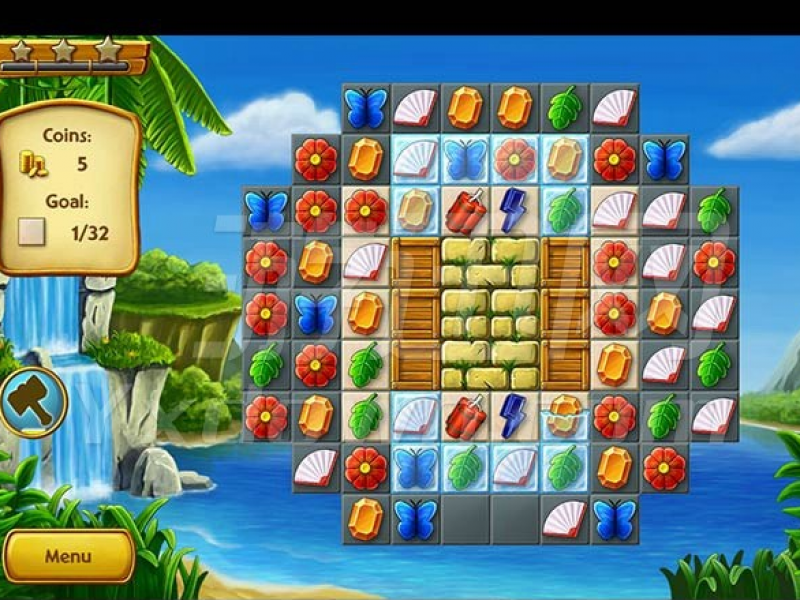Screen dimensions: 800x600
Task: Select the frozen red flower tile
Action: coord(515,159)
